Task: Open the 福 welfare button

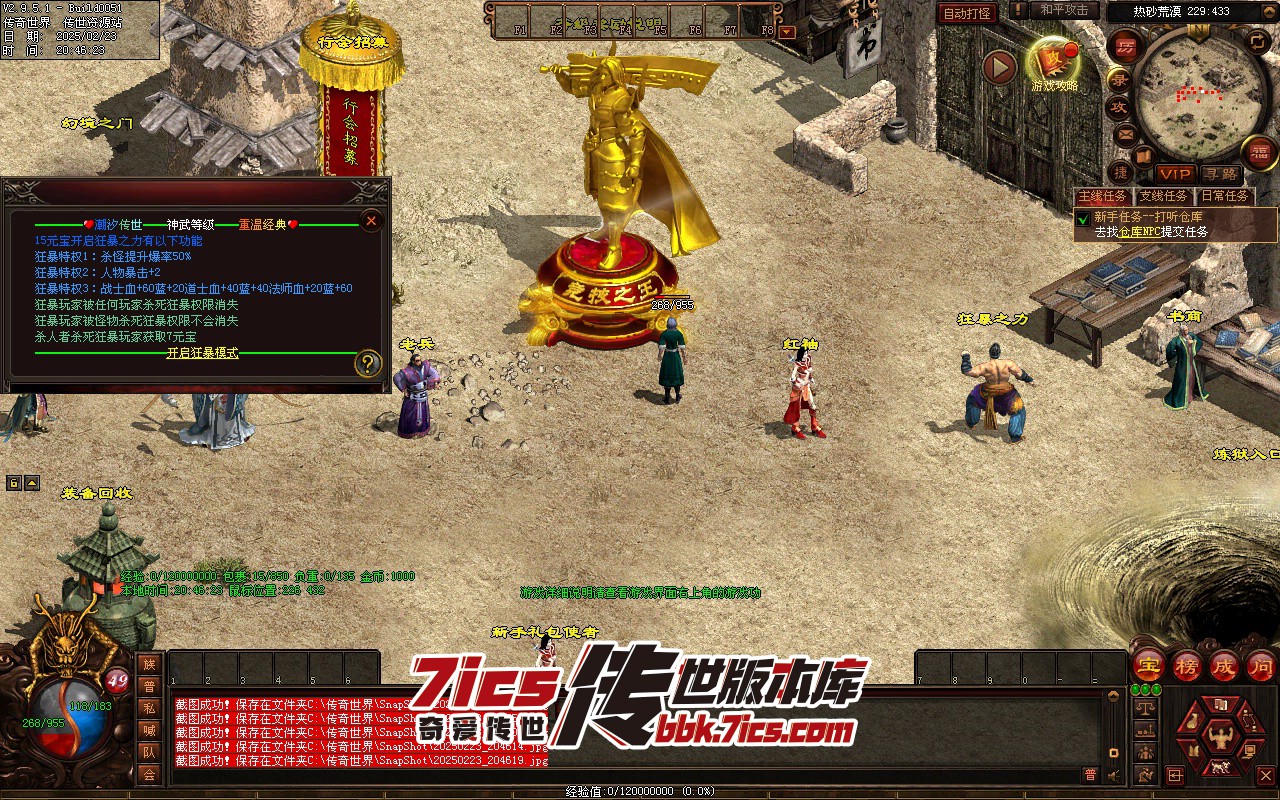Action: (1260, 152)
